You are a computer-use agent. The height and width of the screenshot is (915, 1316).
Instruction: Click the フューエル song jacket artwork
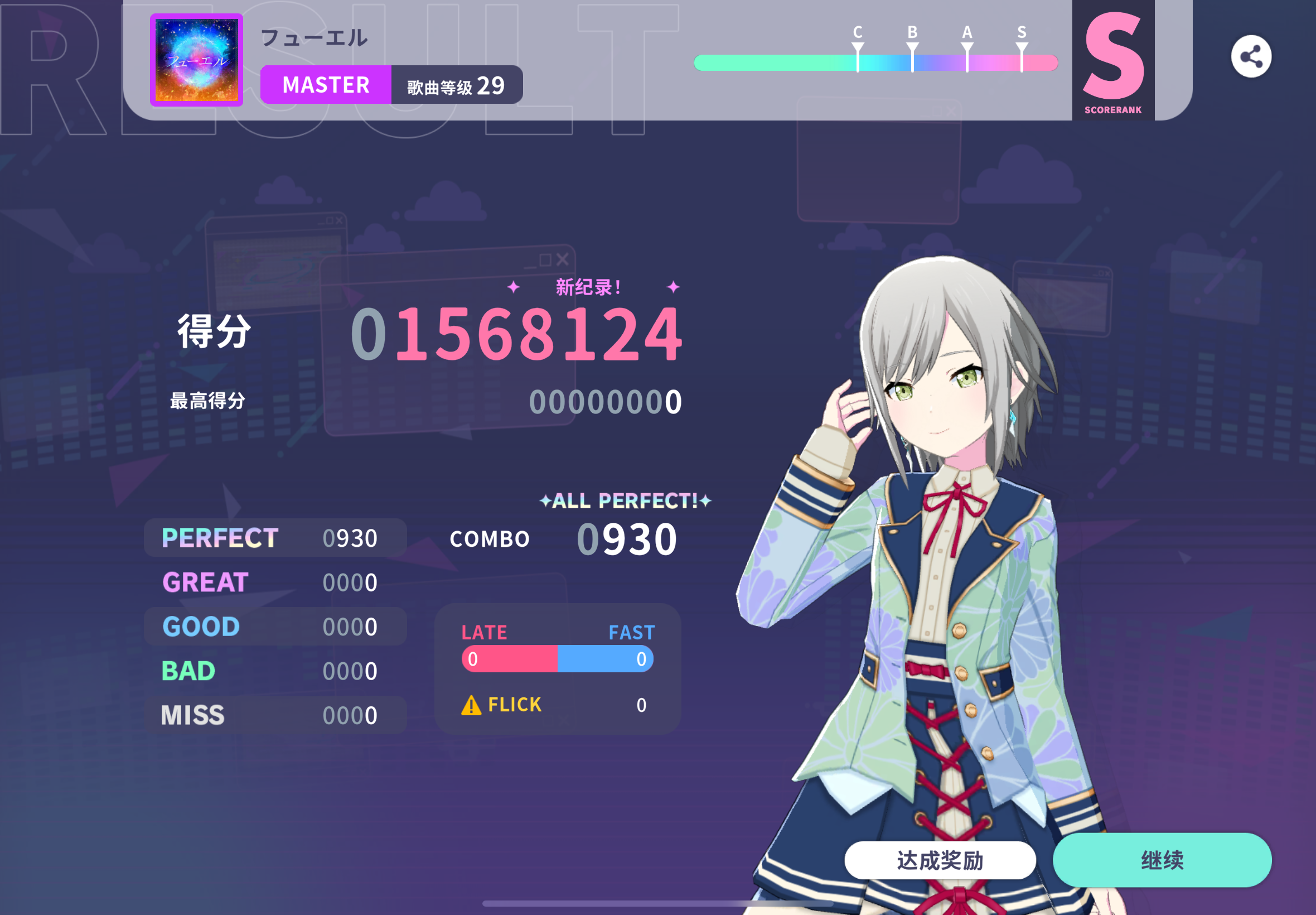click(x=195, y=60)
